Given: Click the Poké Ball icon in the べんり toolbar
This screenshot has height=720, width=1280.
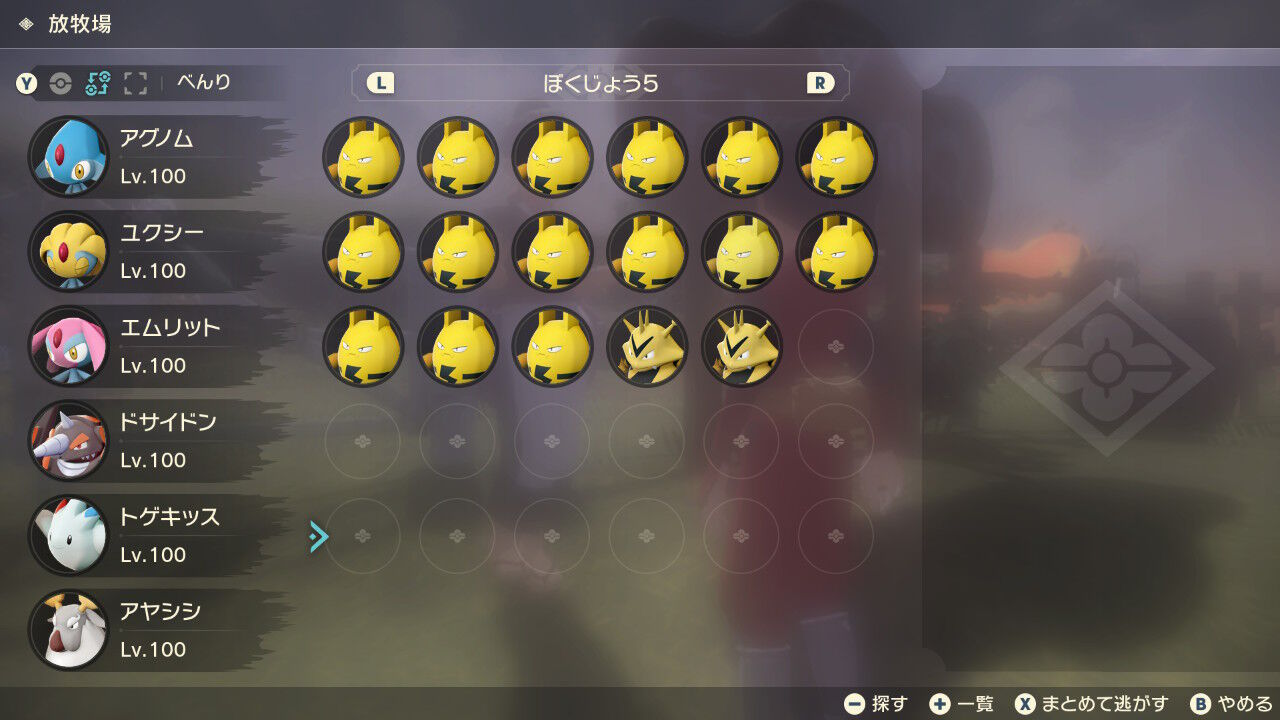Looking at the screenshot, I should (x=60, y=82).
